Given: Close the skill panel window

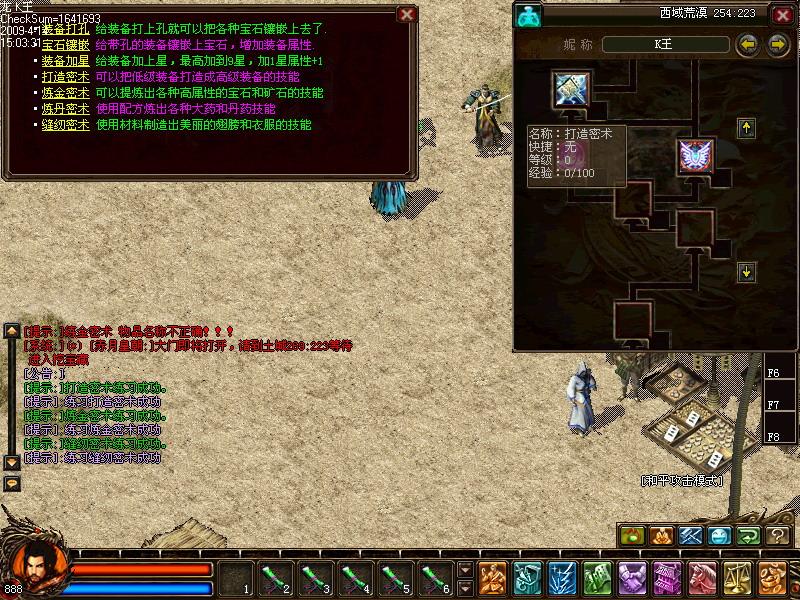Looking at the screenshot, I should click(781, 15).
